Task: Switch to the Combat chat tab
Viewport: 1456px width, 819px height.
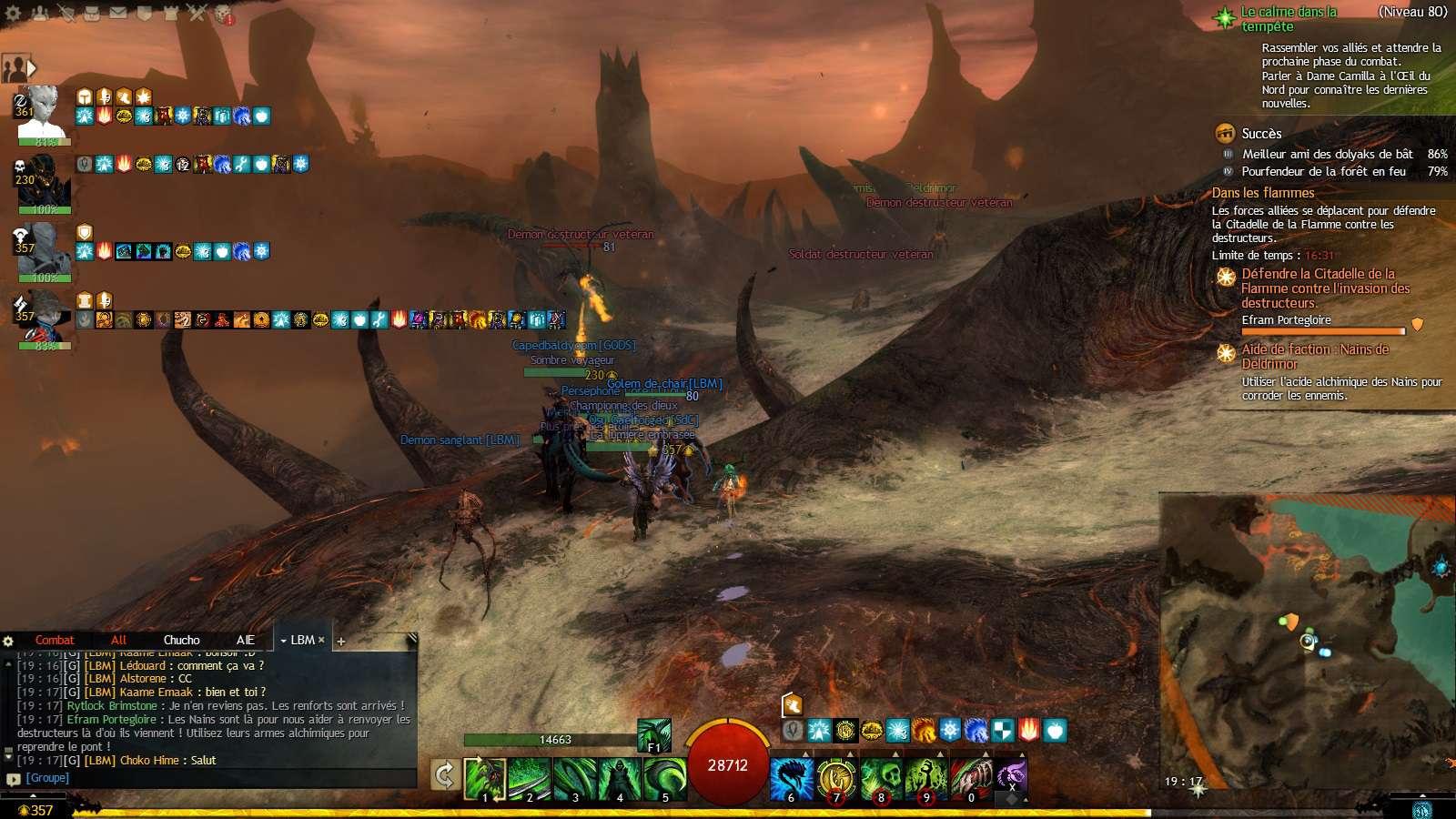Action: tap(55, 640)
